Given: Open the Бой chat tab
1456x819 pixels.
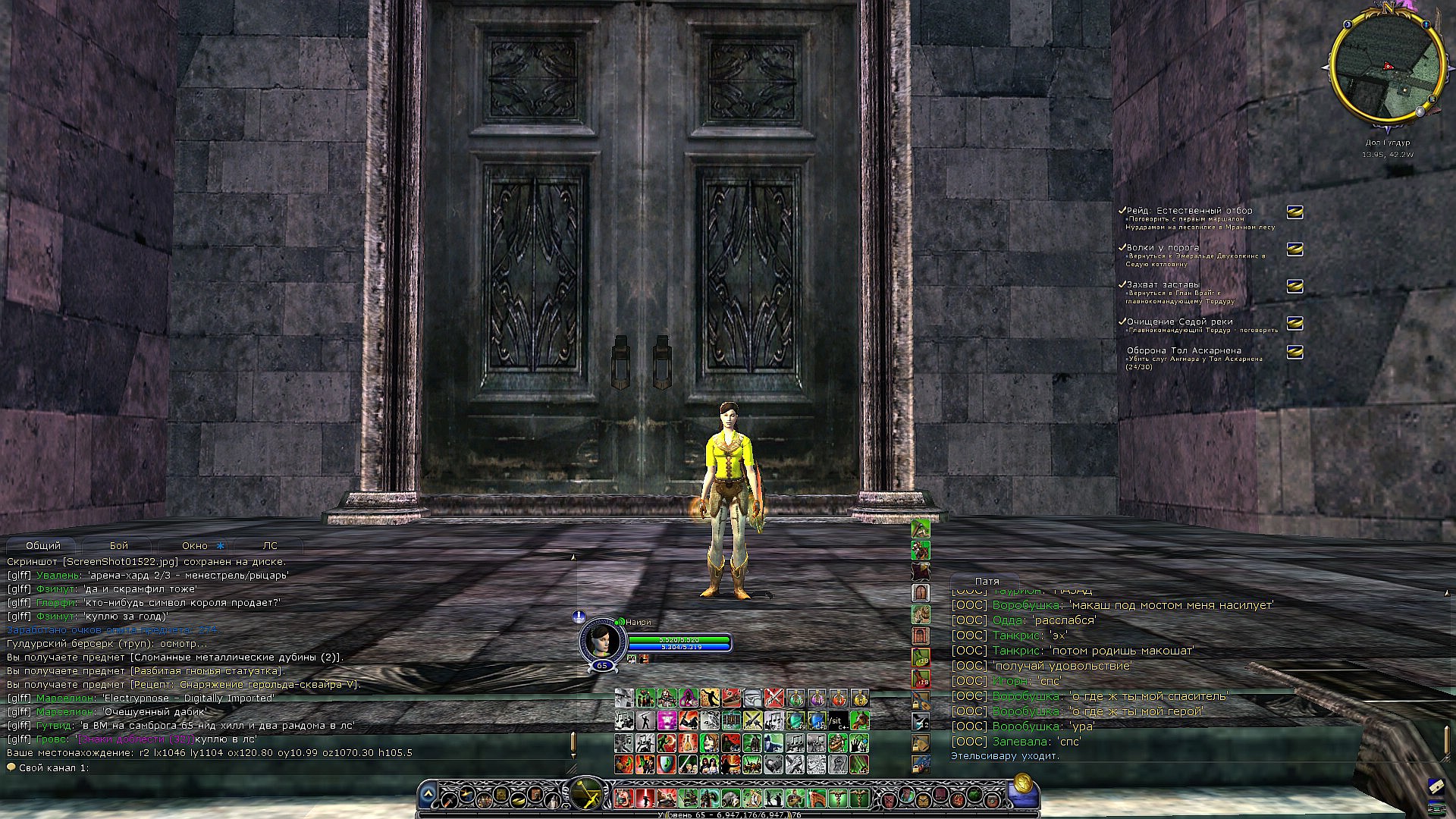Looking at the screenshot, I should point(119,545).
